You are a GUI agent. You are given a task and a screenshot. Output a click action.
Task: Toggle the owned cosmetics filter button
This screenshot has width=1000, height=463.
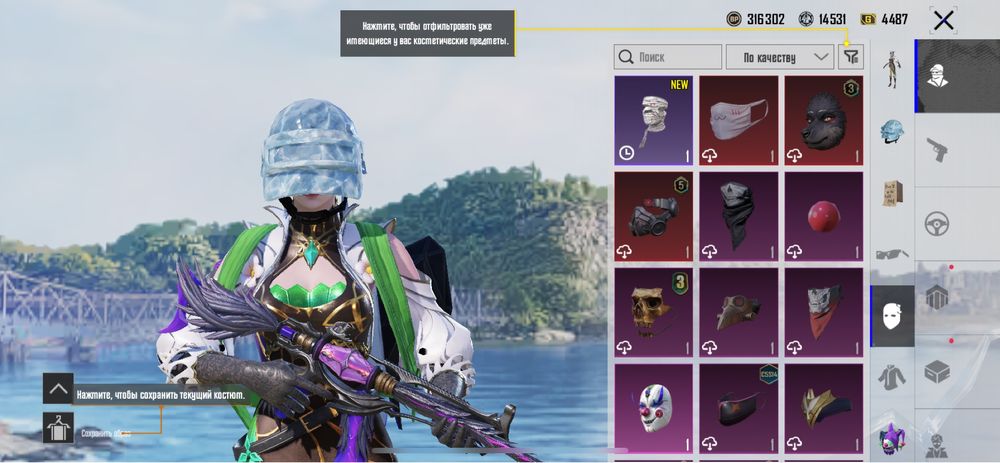851,57
